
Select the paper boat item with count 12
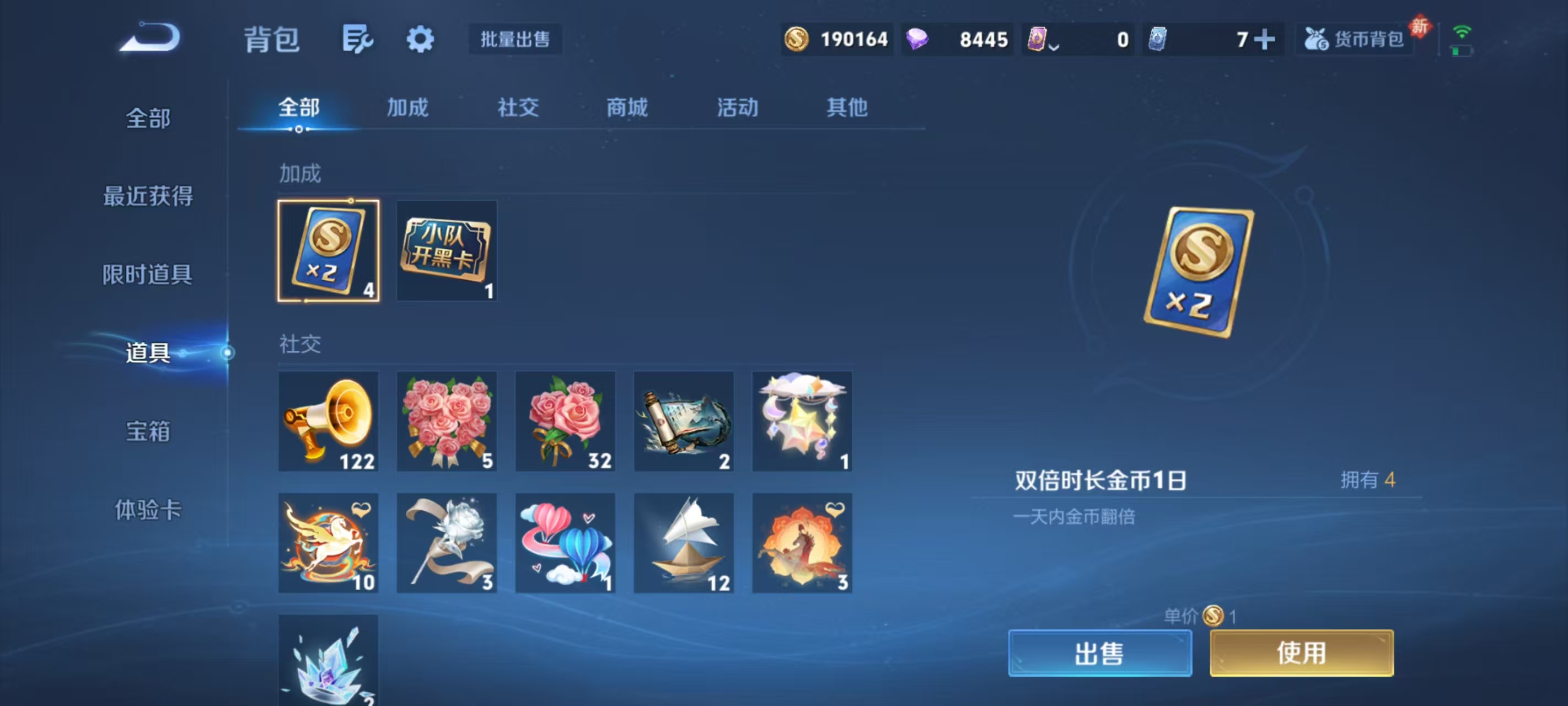pyautogui.click(x=683, y=542)
